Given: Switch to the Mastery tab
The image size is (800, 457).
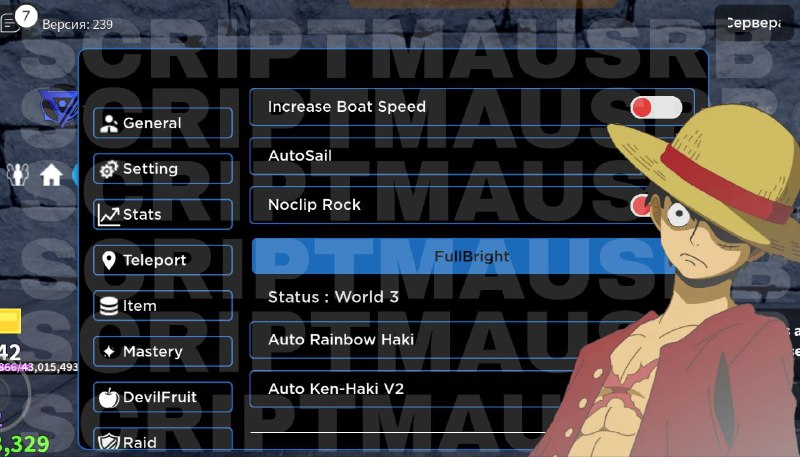Looking at the screenshot, I should click(163, 351).
